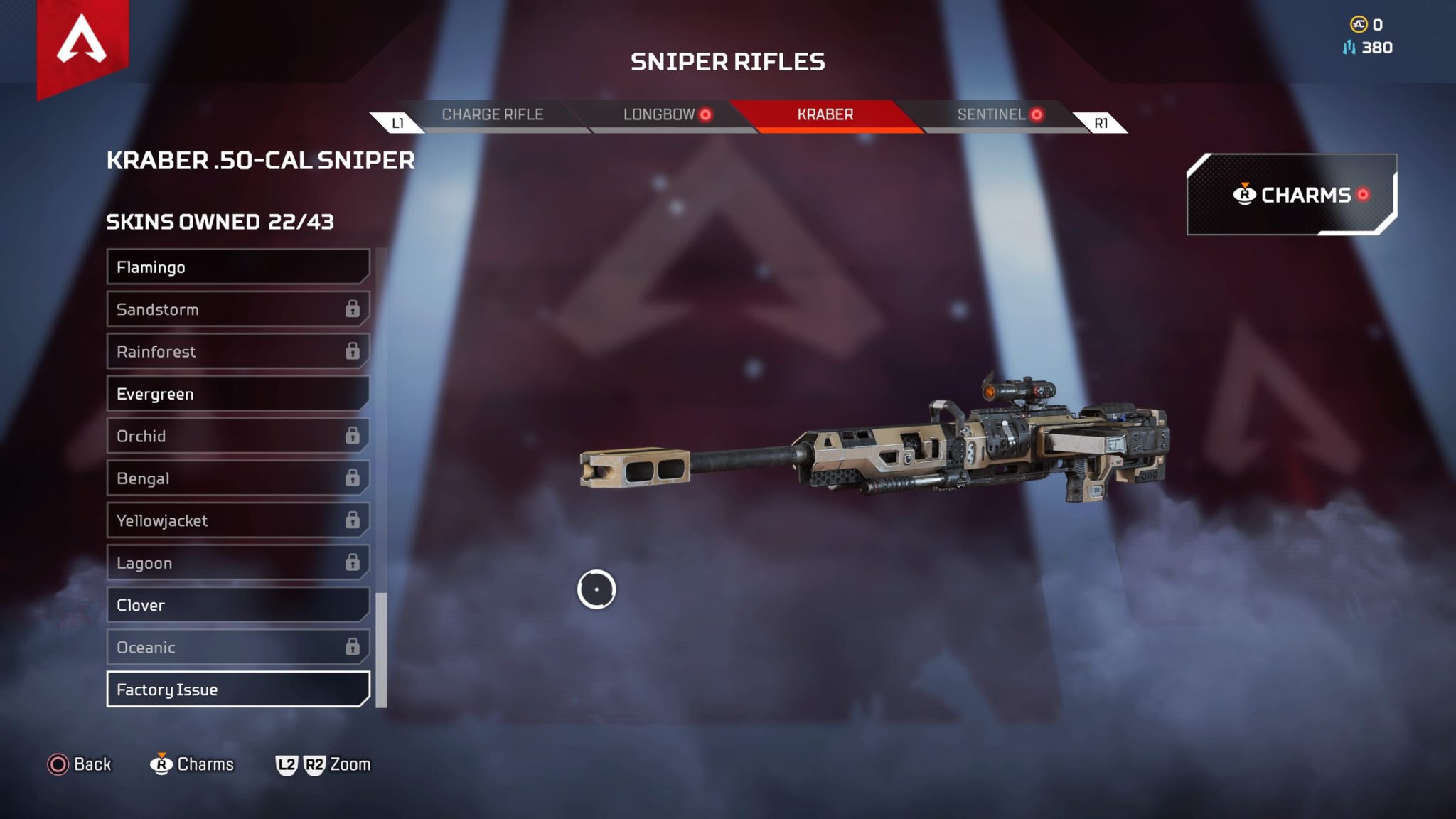The width and height of the screenshot is (1456, 819).
Task: Switch to the Sentinel tab
Action: [x=992, y=115]
